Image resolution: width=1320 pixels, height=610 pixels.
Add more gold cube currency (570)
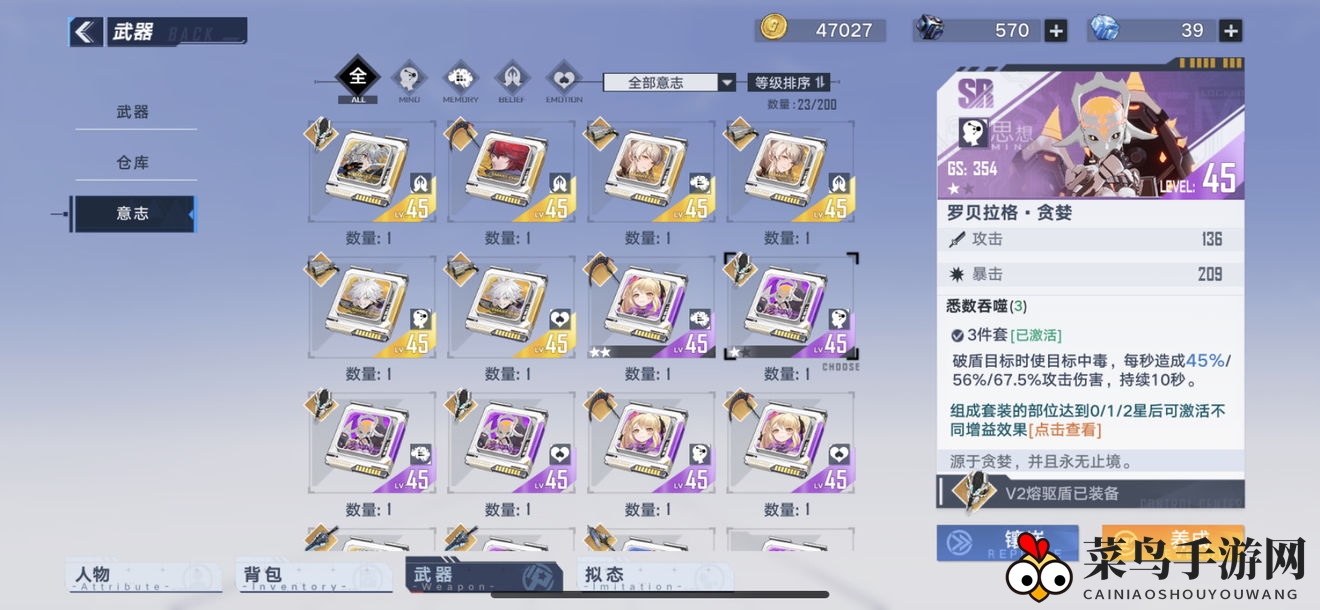[x=1056, y=31]
